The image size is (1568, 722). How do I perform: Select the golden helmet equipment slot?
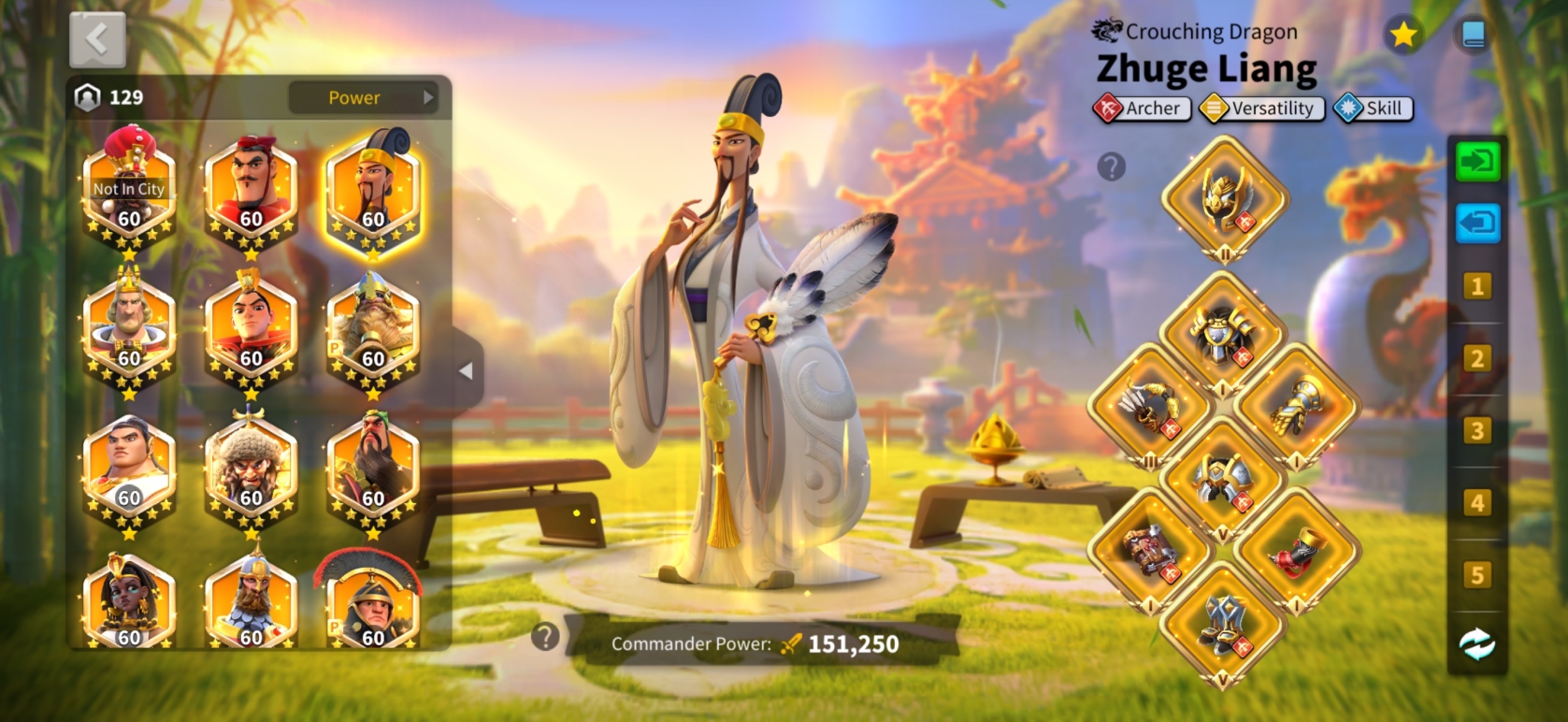click(x=1225, y=198)
